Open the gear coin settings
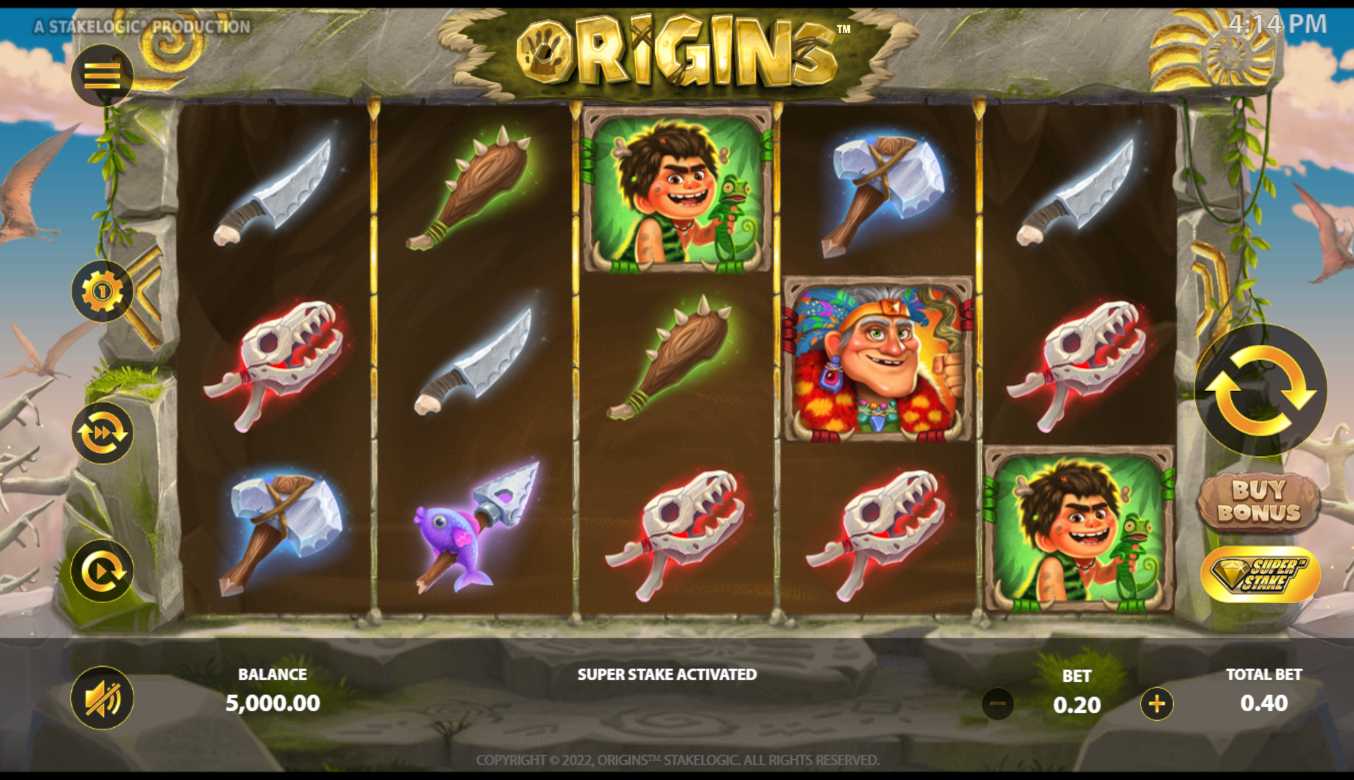 [x=102, y=291]
